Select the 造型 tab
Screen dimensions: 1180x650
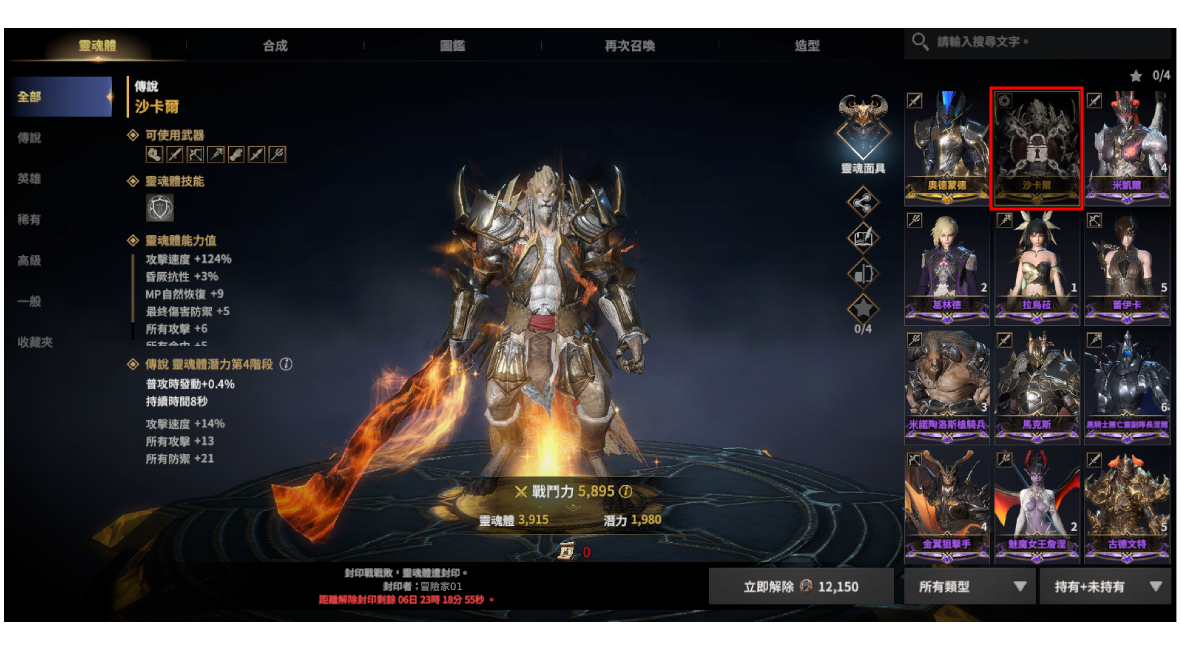[807, 46]
